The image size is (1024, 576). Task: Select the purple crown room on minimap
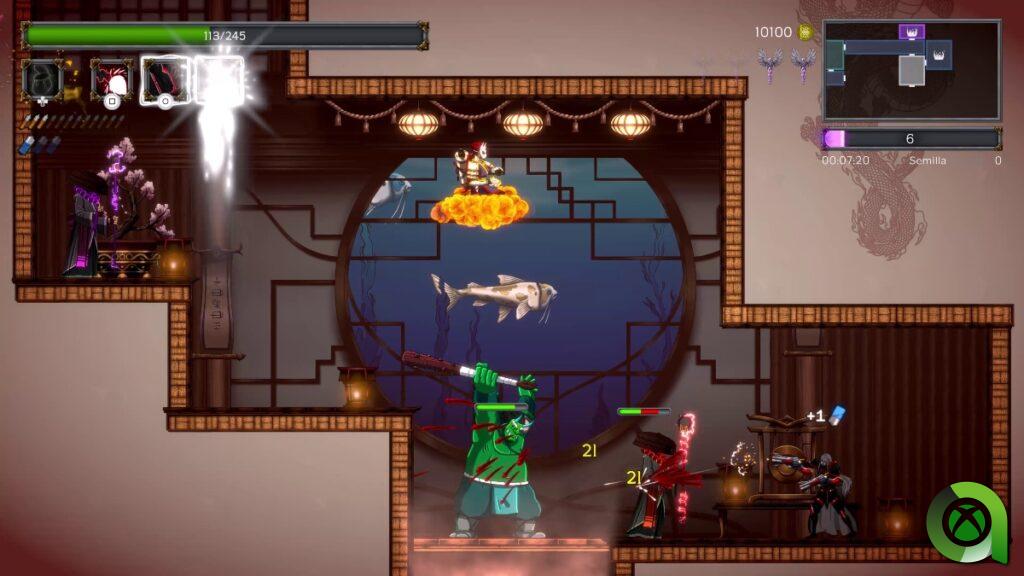[x=911, y=32]
